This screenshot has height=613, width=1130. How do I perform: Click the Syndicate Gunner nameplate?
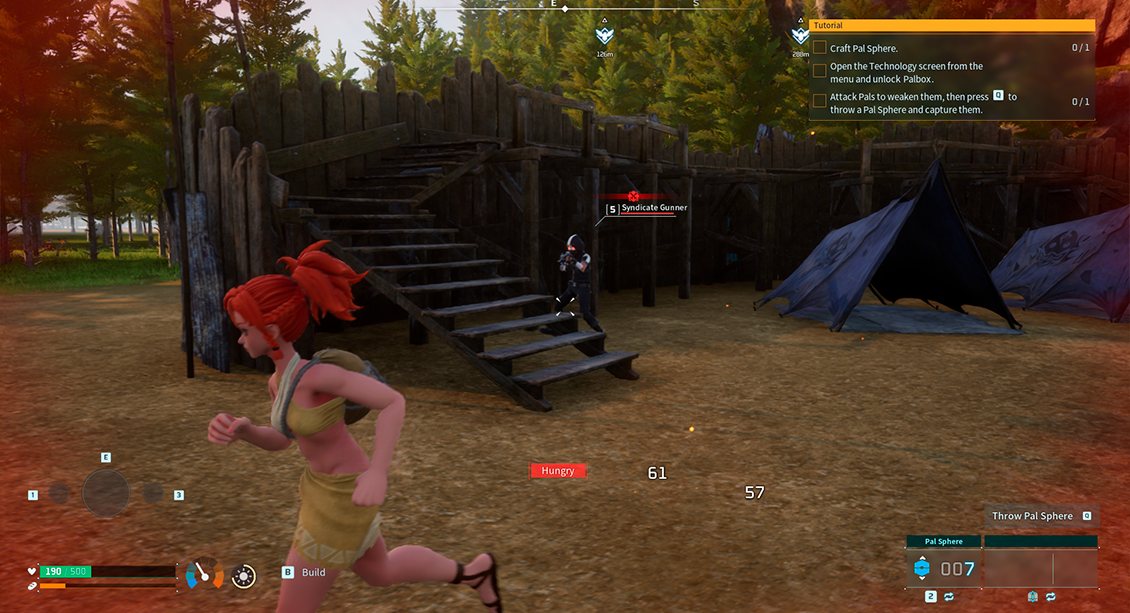pos(653,208)
